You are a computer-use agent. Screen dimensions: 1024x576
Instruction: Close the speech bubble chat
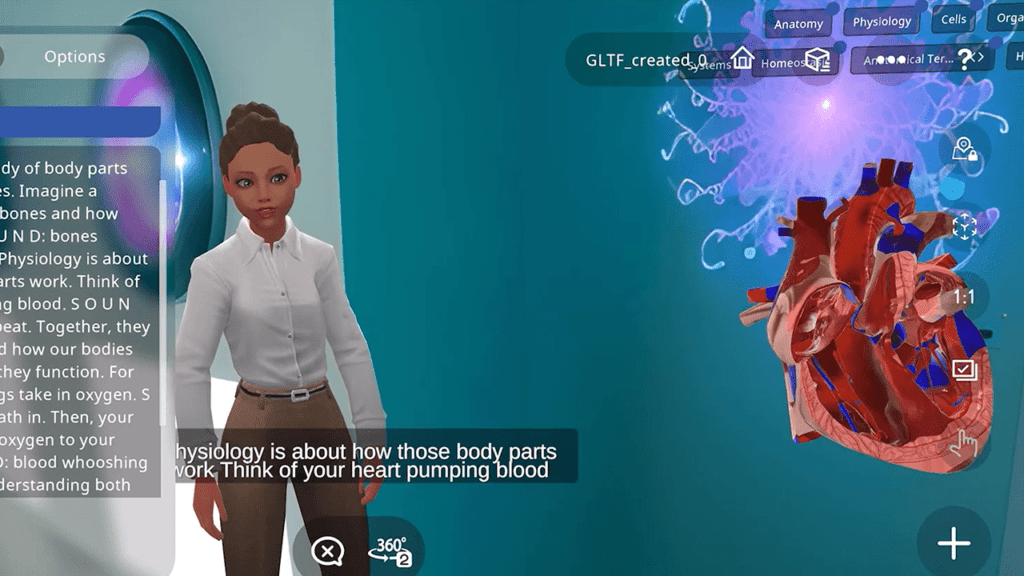[327, 550]
